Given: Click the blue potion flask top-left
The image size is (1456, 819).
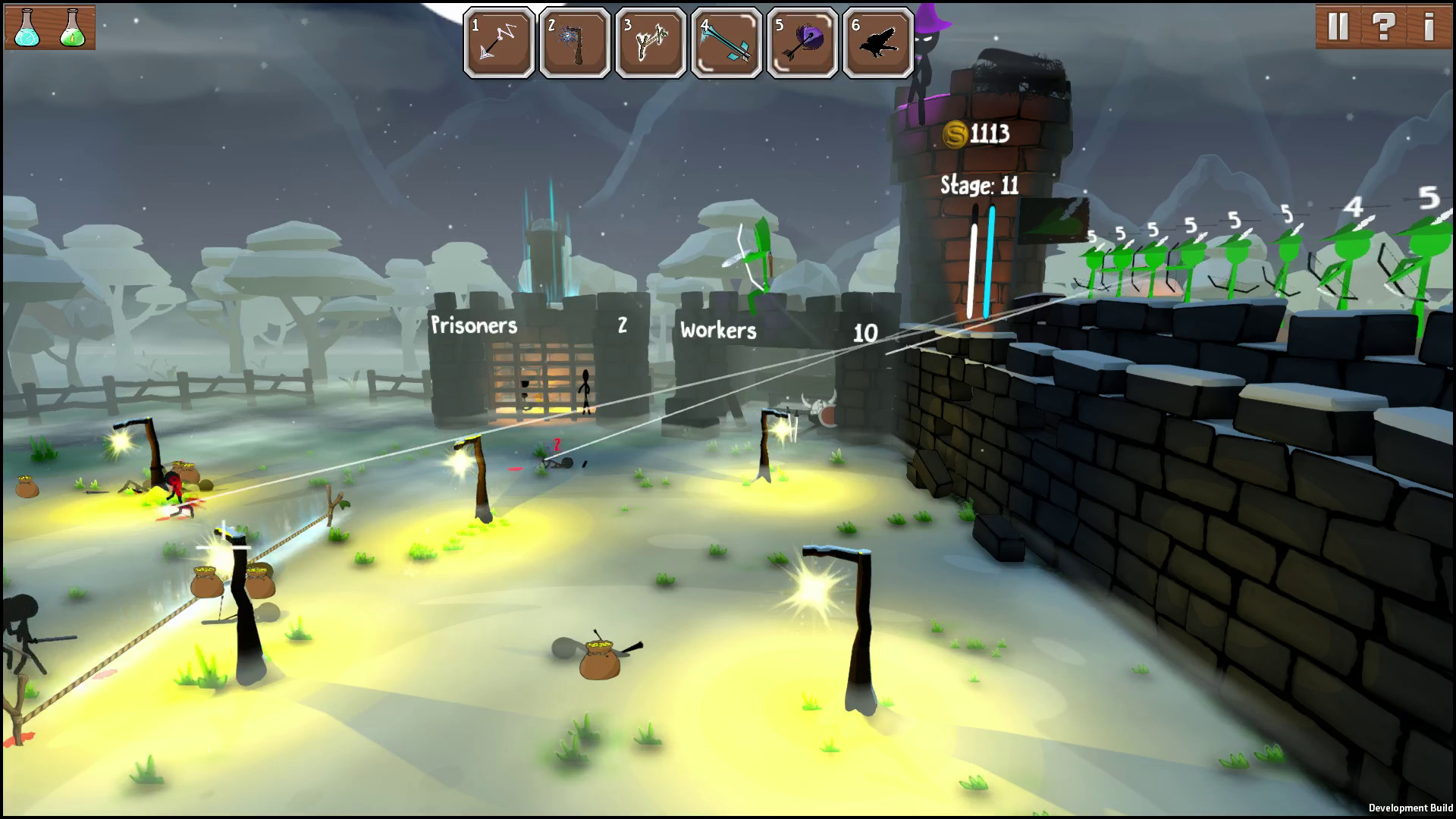Looking at the screenshot, I should (x=25, y=27).
